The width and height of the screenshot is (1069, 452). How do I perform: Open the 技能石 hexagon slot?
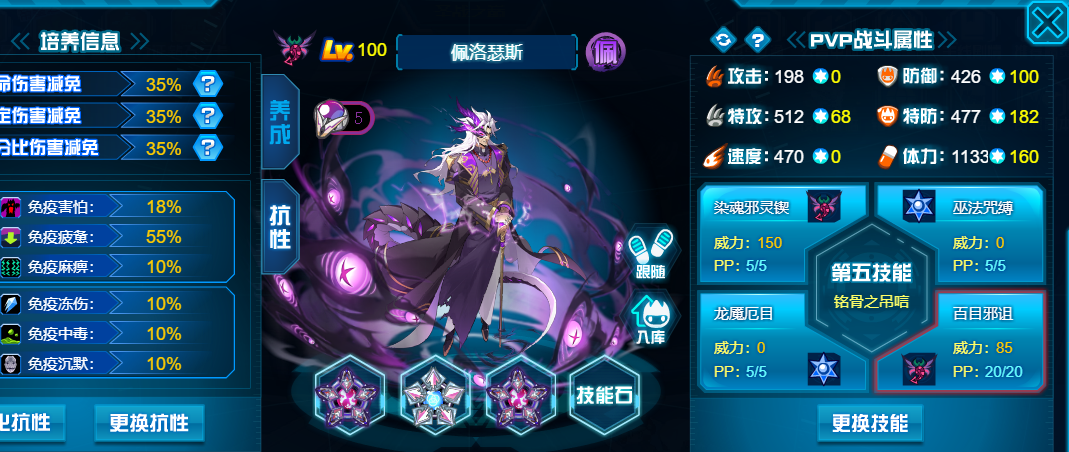click(x=604, y=395)
